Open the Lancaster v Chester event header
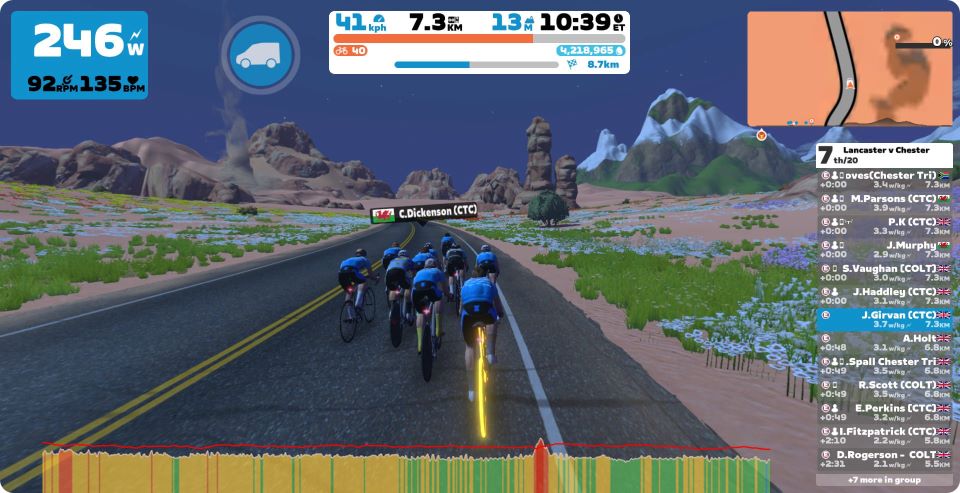Screen dimensions: 960x493 click(884, 155)
